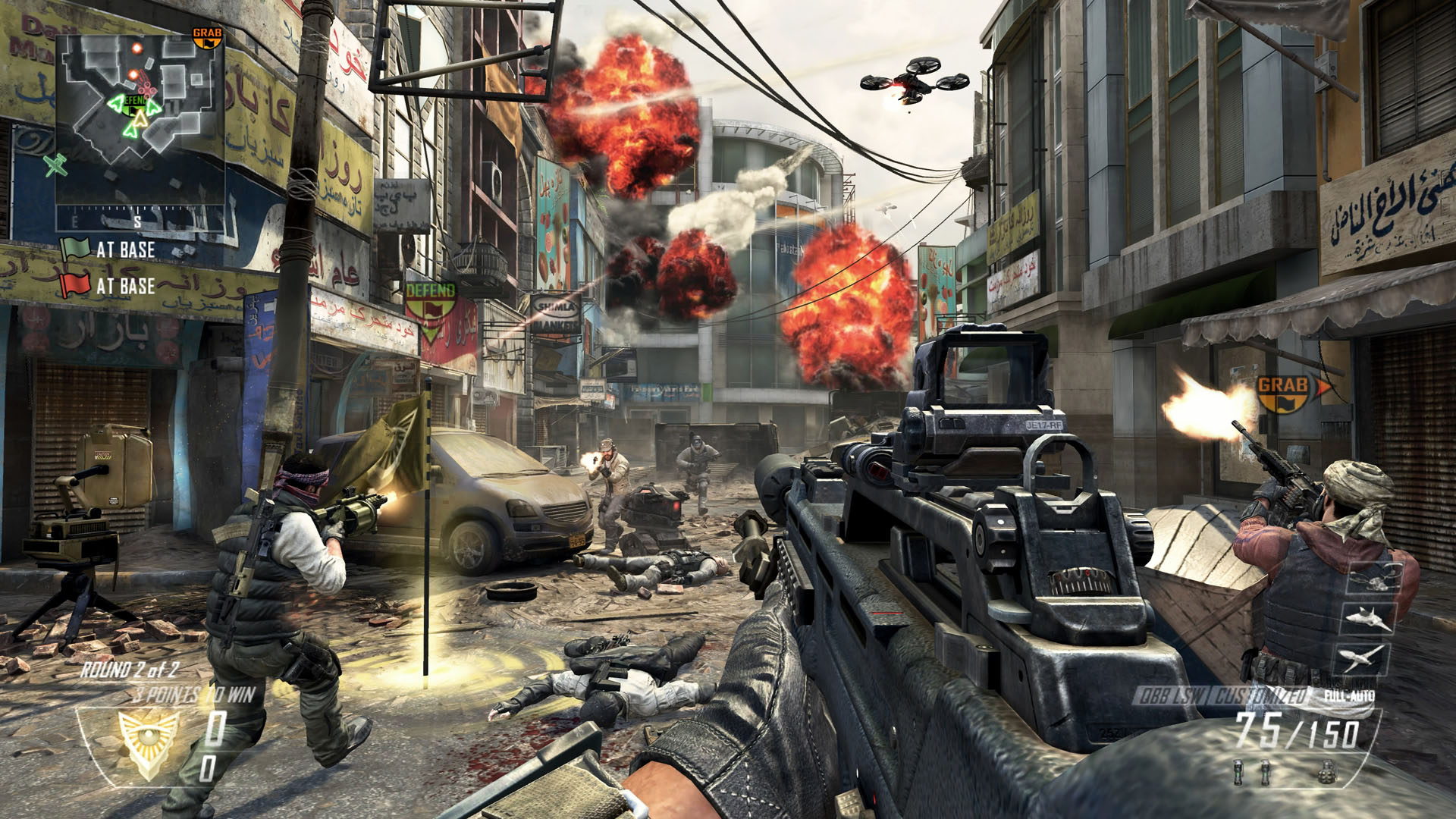Select the Hunter Killer drone scorestreak icon

[x=1367, y=620]
